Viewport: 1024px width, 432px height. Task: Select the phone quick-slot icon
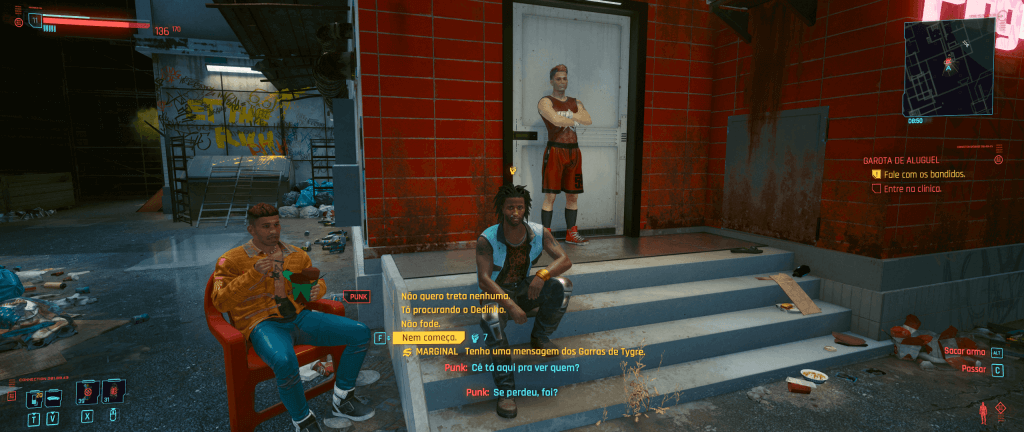[33, 397]
